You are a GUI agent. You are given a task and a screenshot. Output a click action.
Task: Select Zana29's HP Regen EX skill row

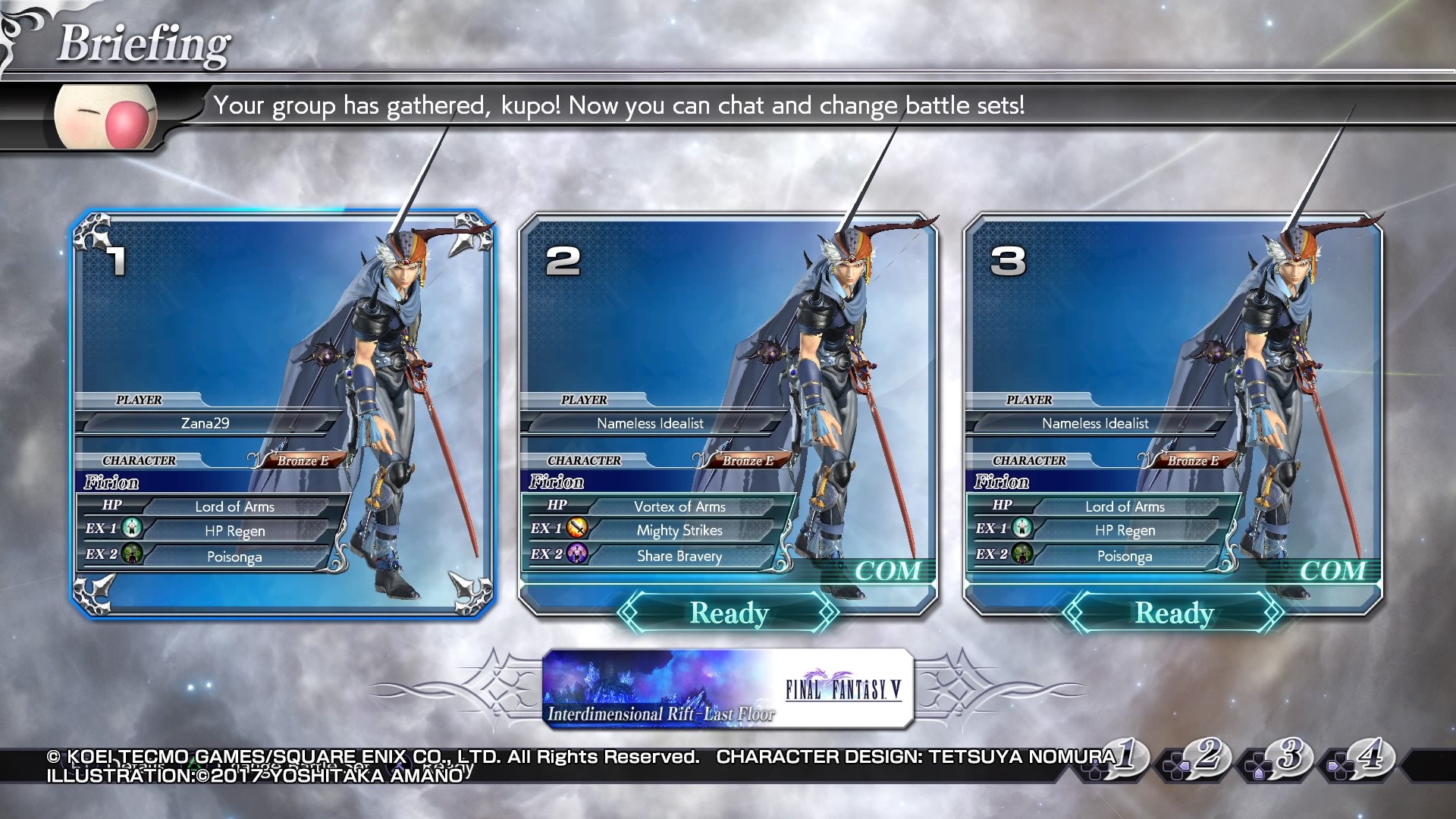[x=234, y=532]
